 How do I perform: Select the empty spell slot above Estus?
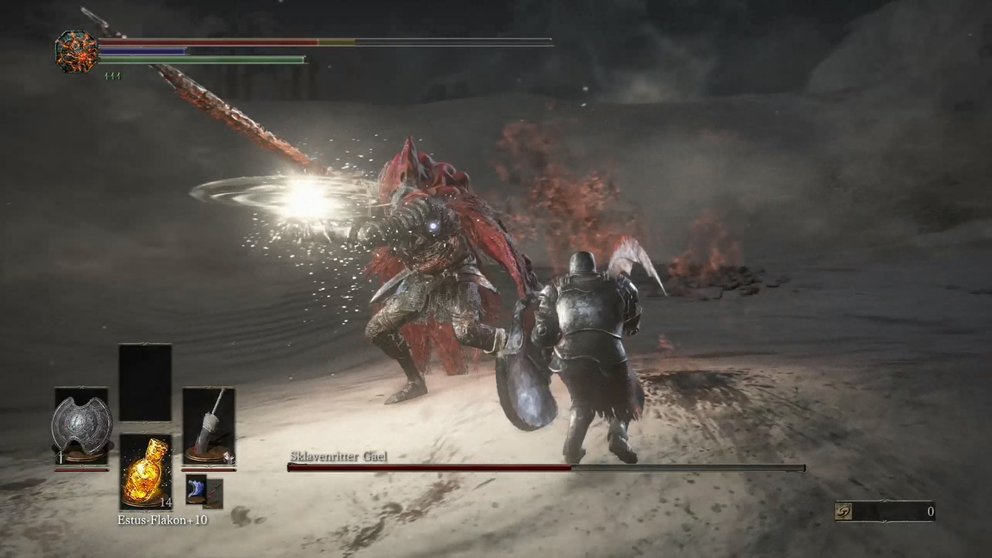click(145, 382)
